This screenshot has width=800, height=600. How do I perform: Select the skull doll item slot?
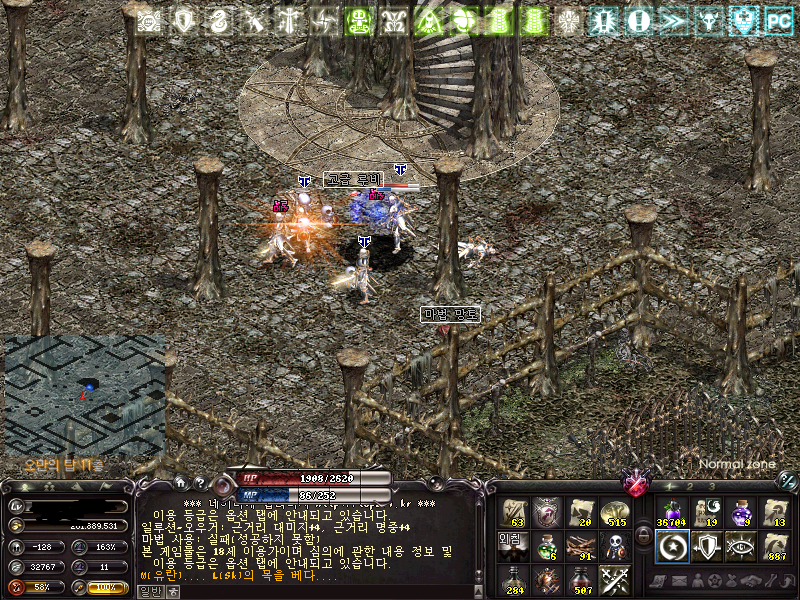[x=613, y=547]
